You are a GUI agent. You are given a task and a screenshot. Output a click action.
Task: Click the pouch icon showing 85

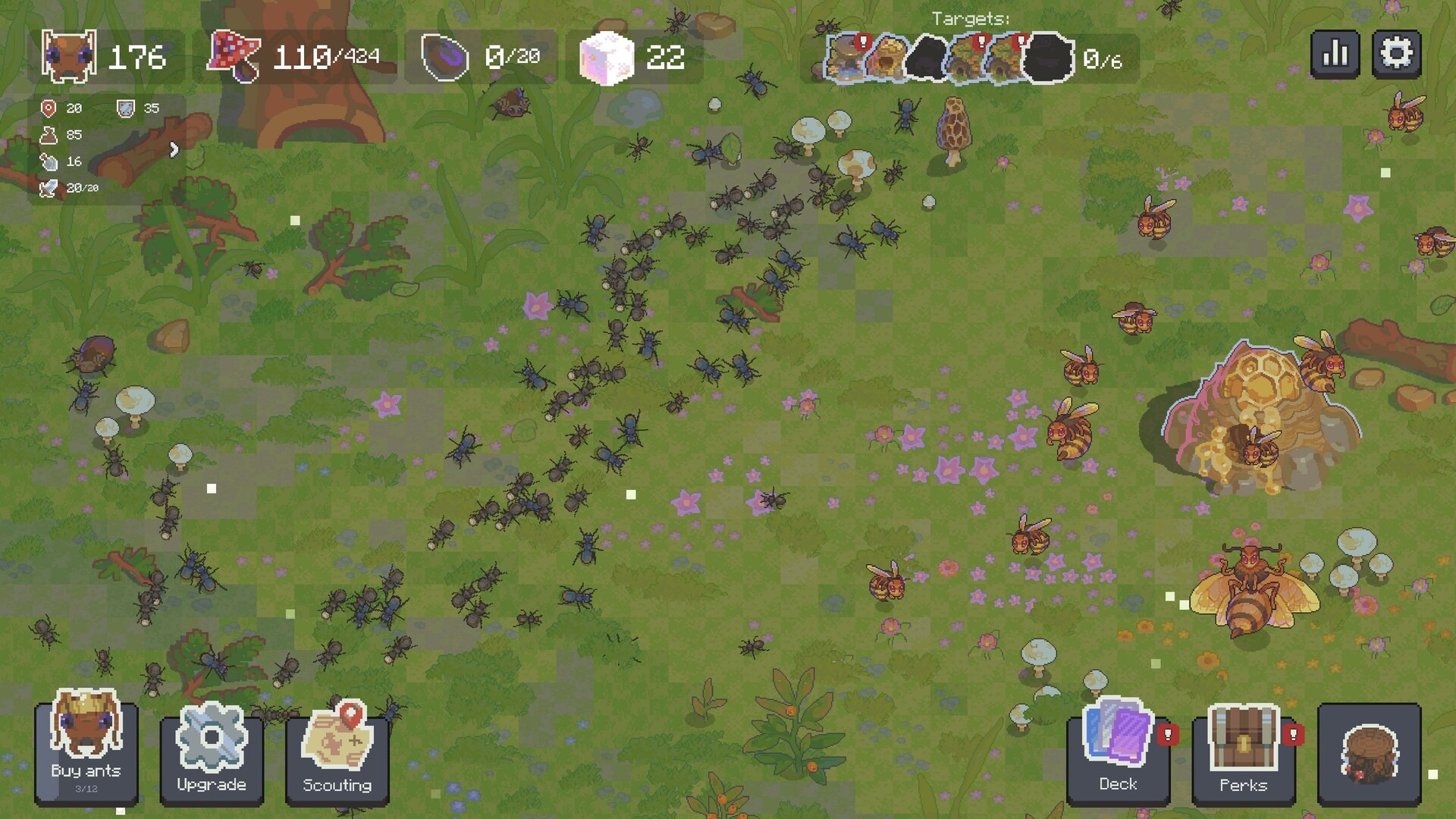pyautogui.click(x=48, y=135)
